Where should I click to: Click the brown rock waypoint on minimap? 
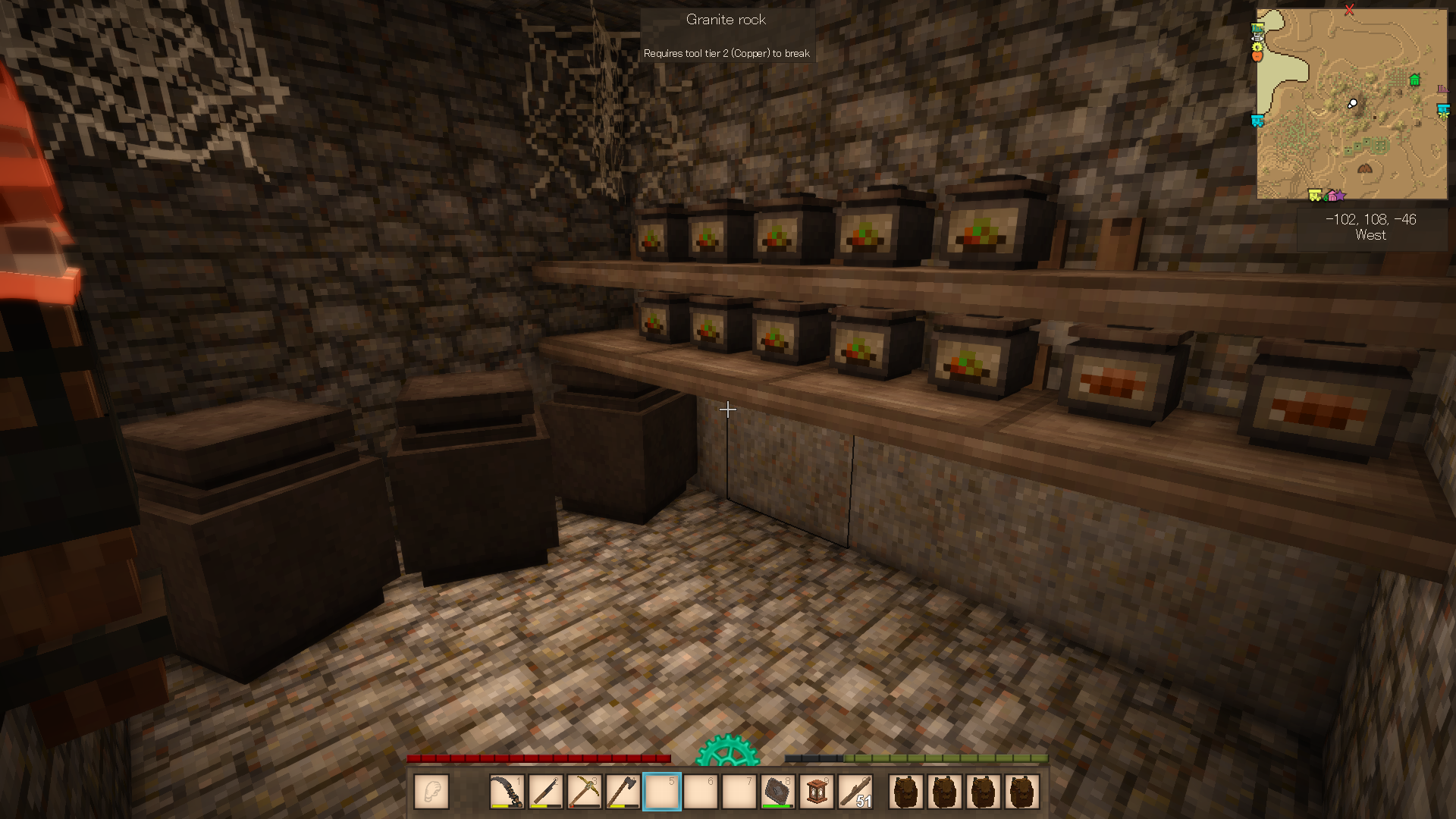[1365, 168]
